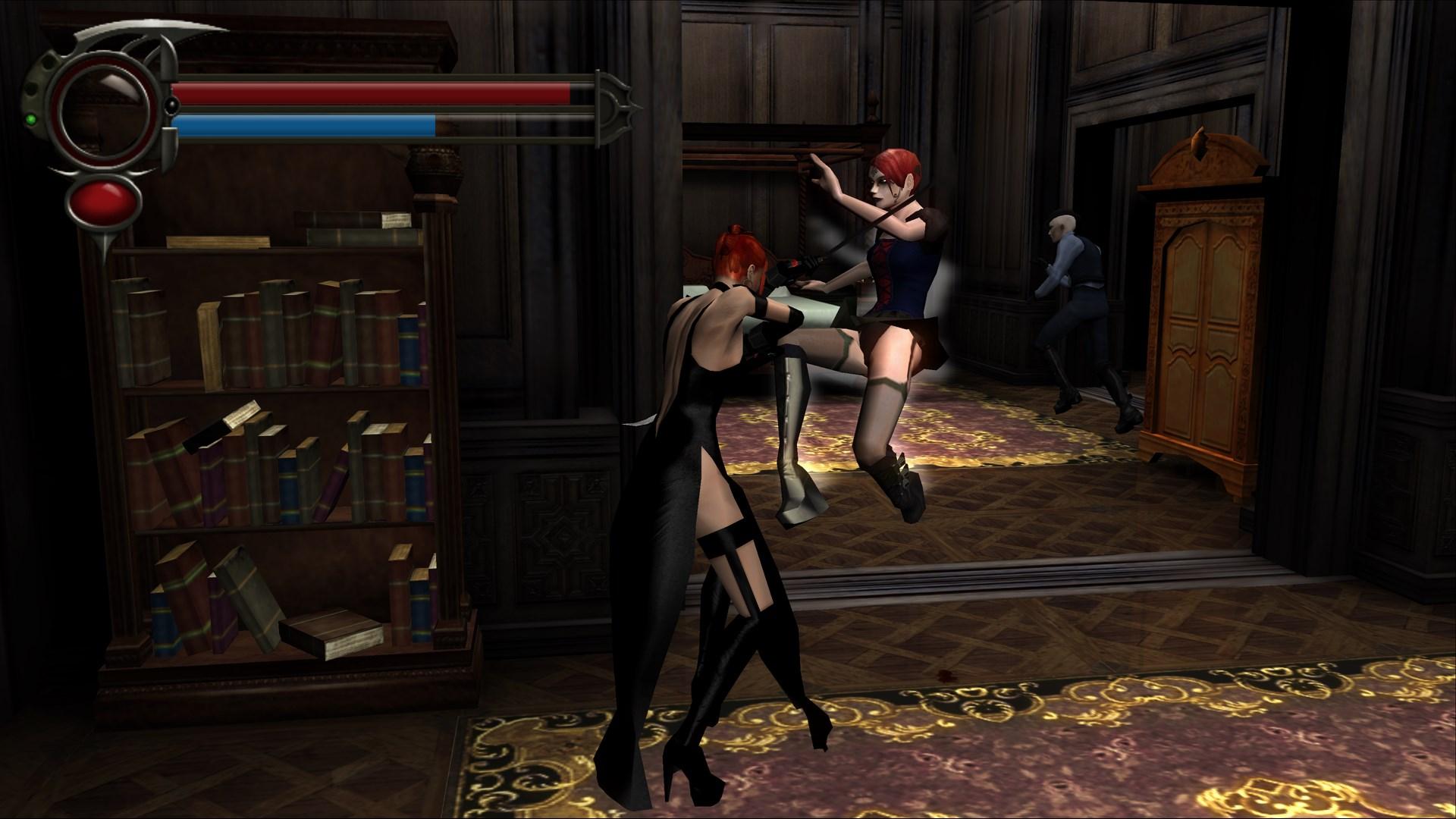Click the blue aura meter bar

pyautogui.click(x=303, y=124)
